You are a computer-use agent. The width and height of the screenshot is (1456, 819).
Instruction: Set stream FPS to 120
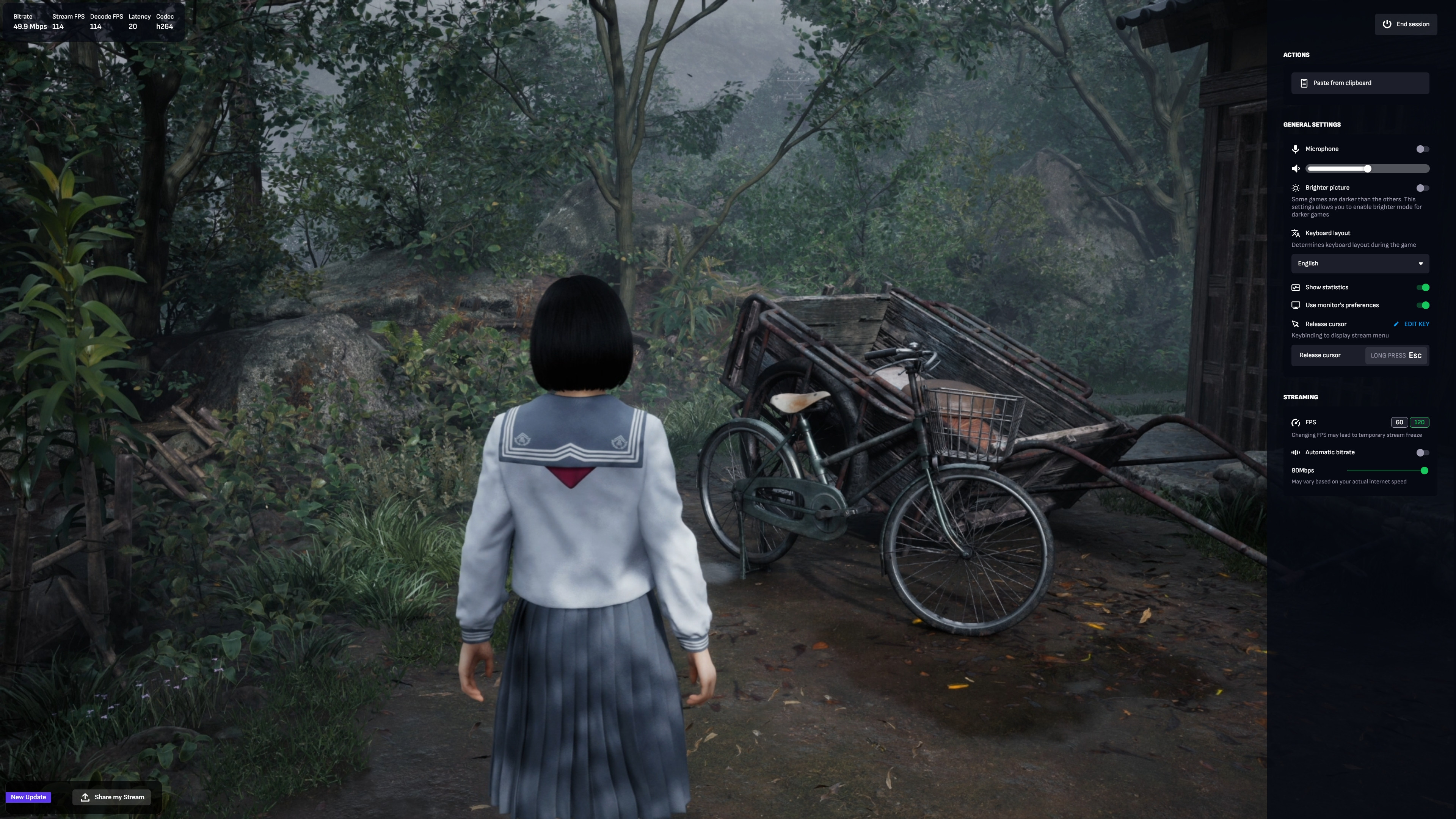click(x=1419, y=423)
